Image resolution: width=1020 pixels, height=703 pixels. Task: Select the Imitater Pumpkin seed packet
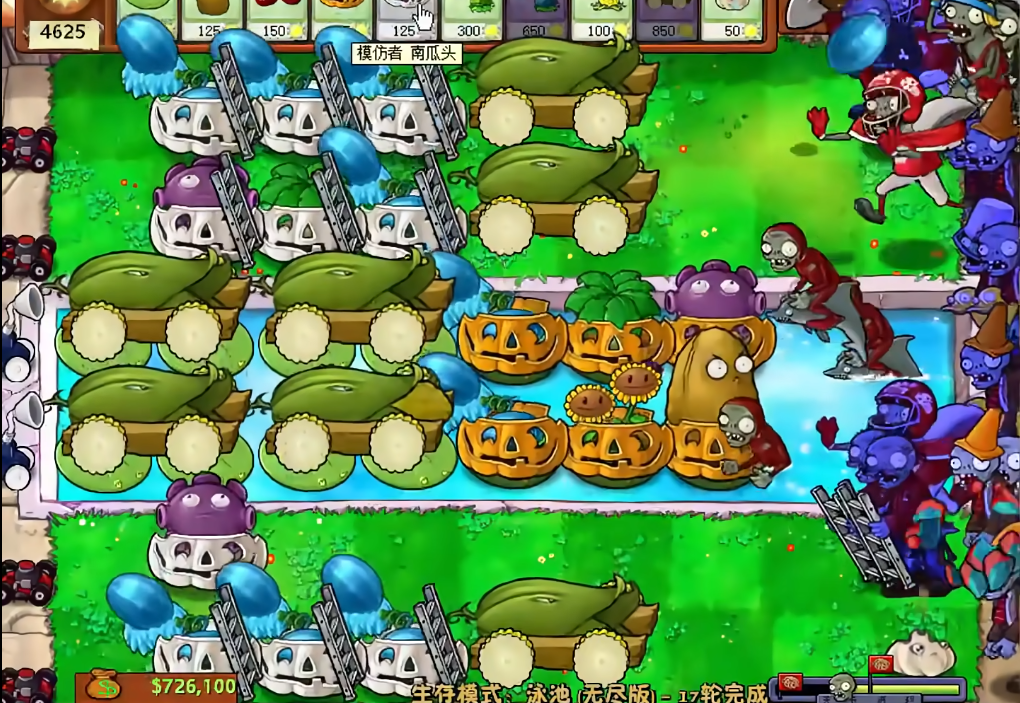(405, 20)
